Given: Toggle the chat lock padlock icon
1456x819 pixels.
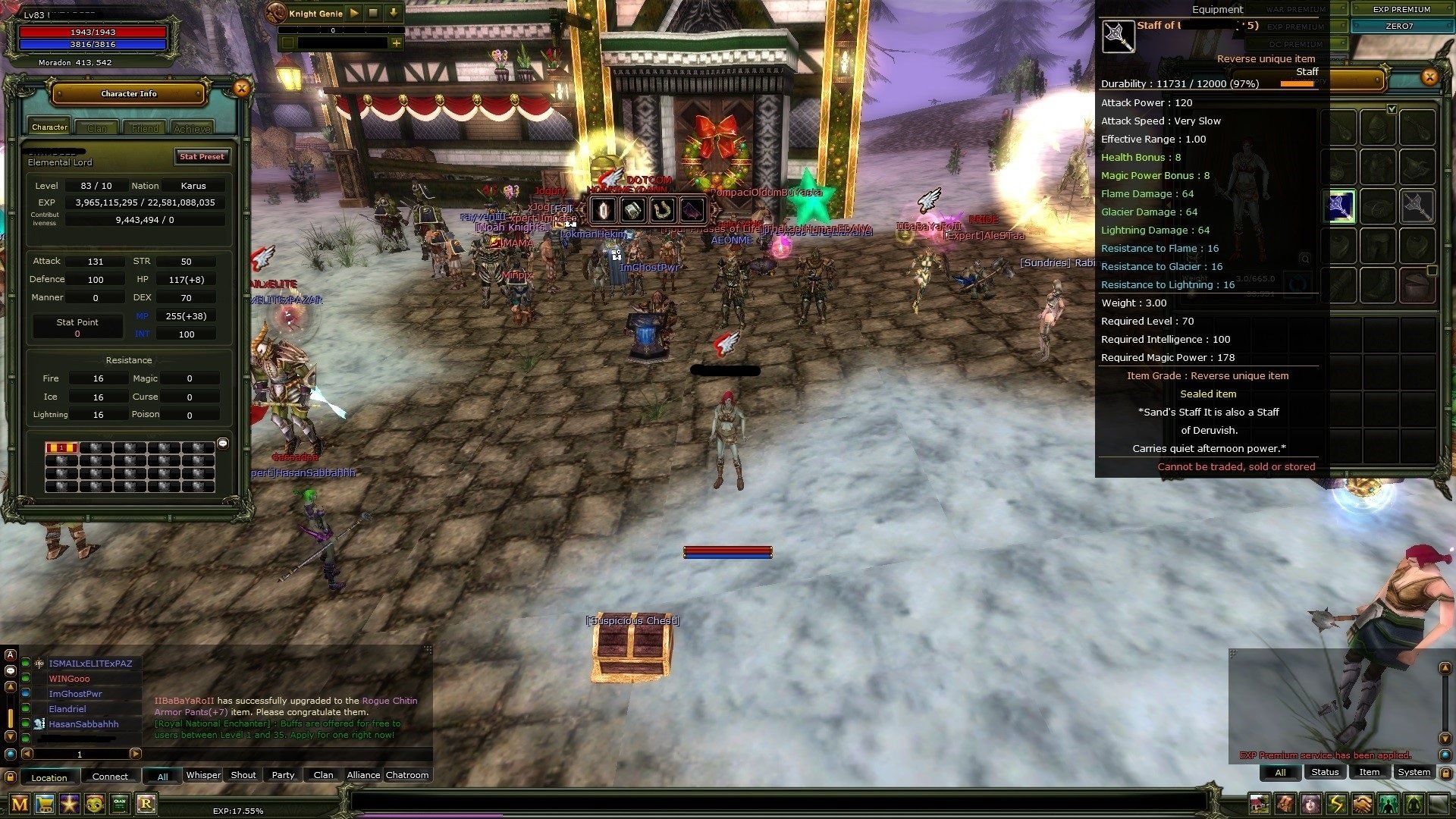Looking at the screenshot, I should click(x=11, y=777).
